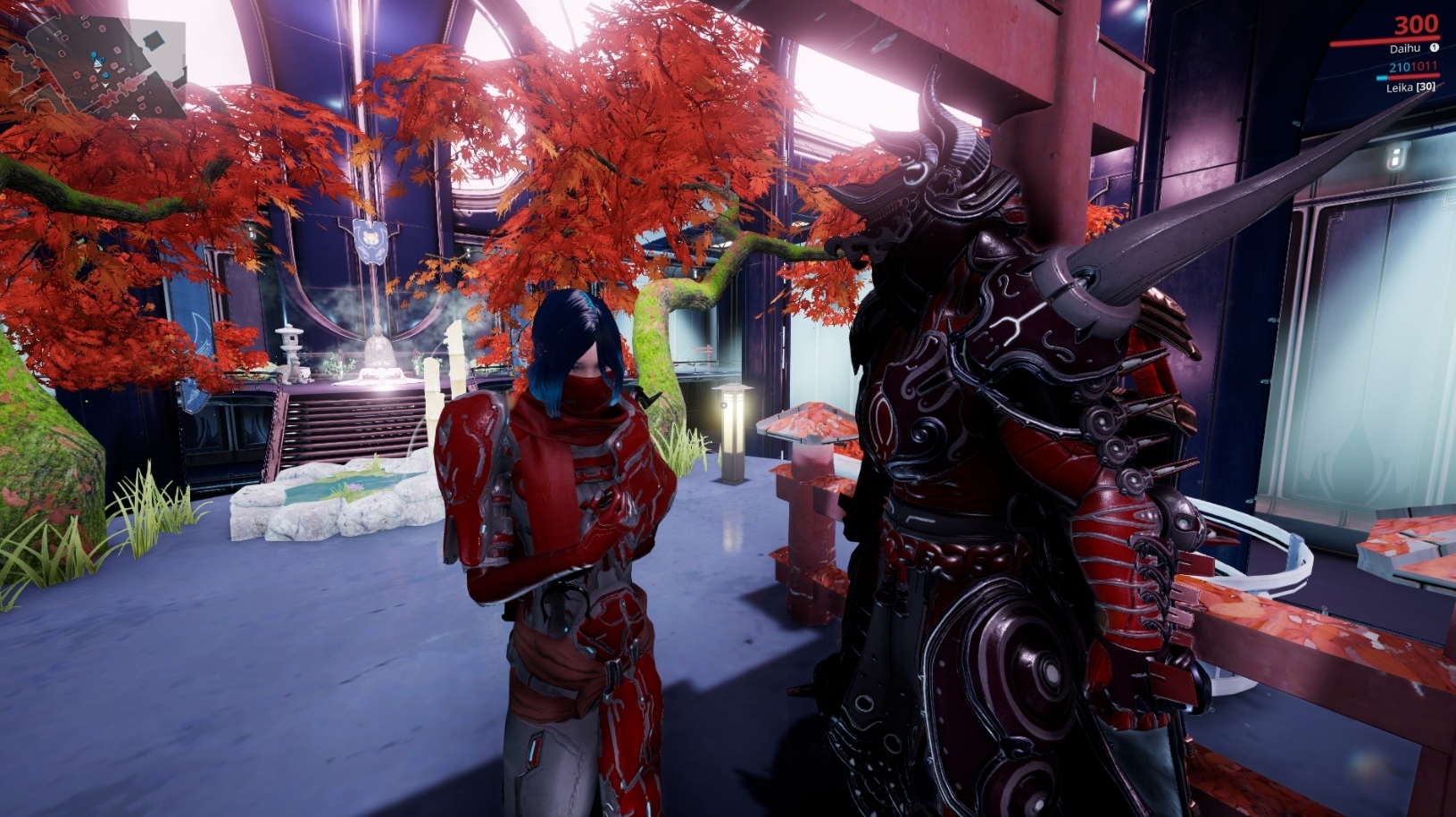Click the lower blue marker on the minimap

105,75
